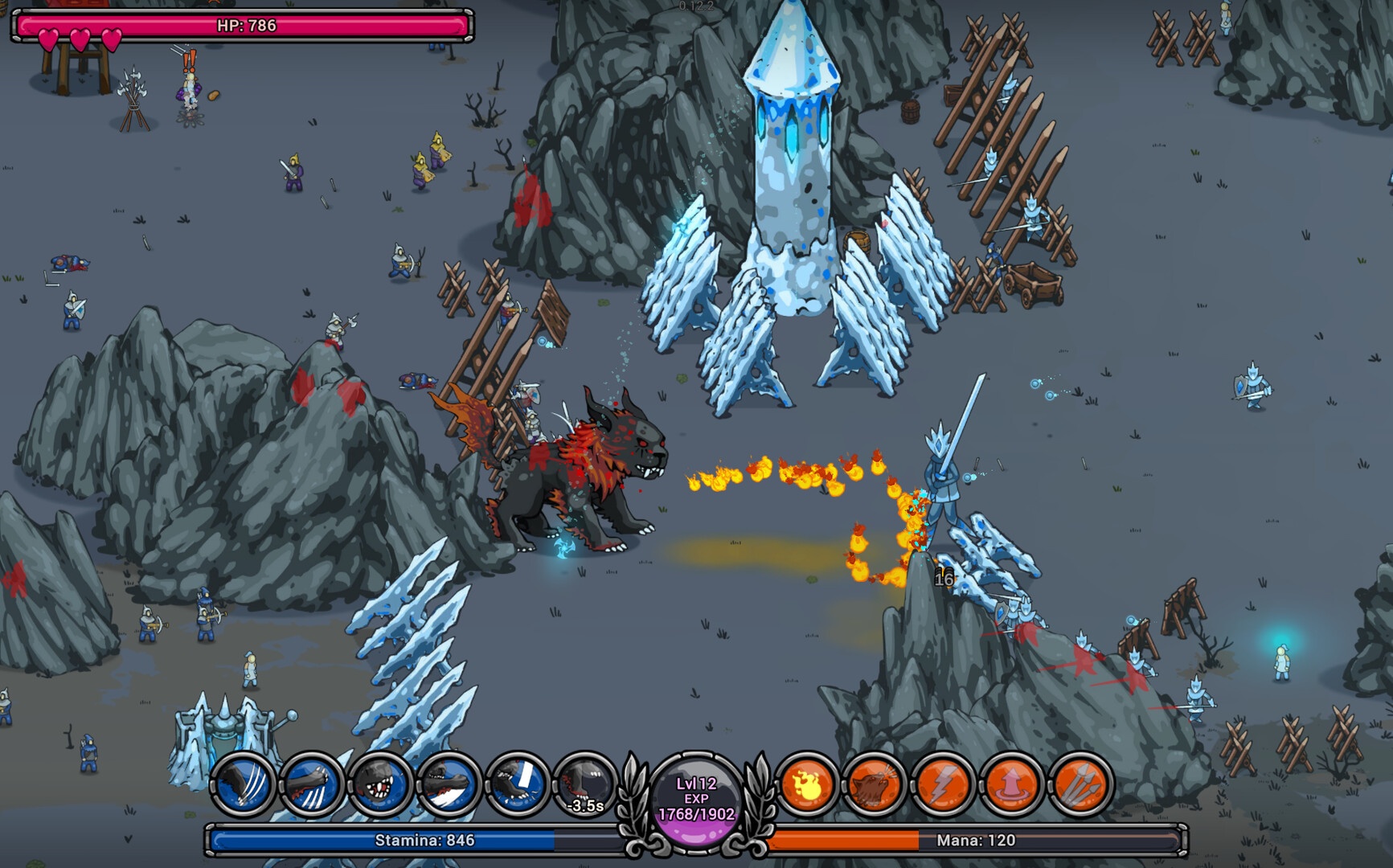Activate the downward claw slash ability

click(x=244, y=784)
